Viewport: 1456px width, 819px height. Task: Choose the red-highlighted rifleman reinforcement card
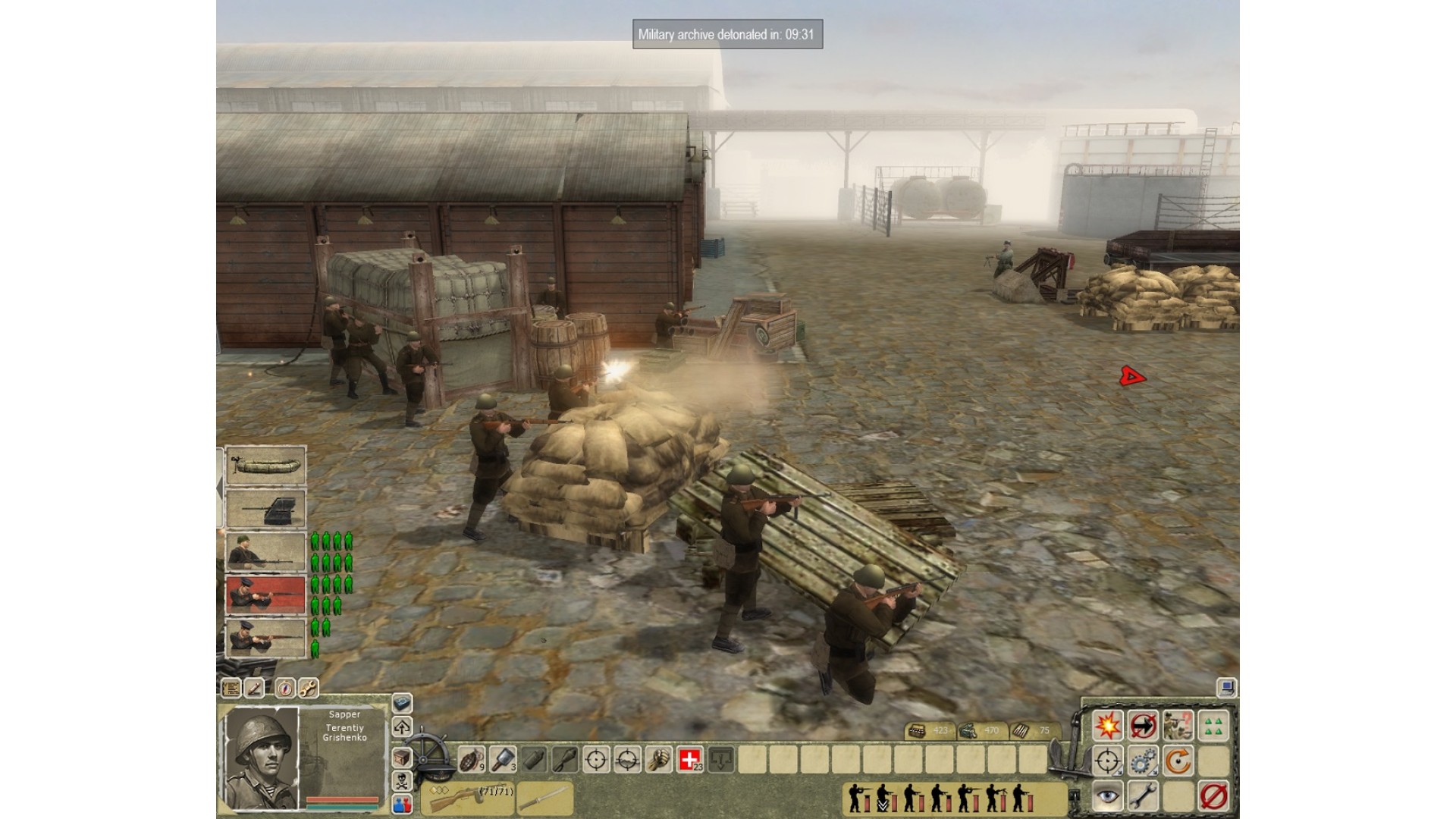click(x=265, y=594)
